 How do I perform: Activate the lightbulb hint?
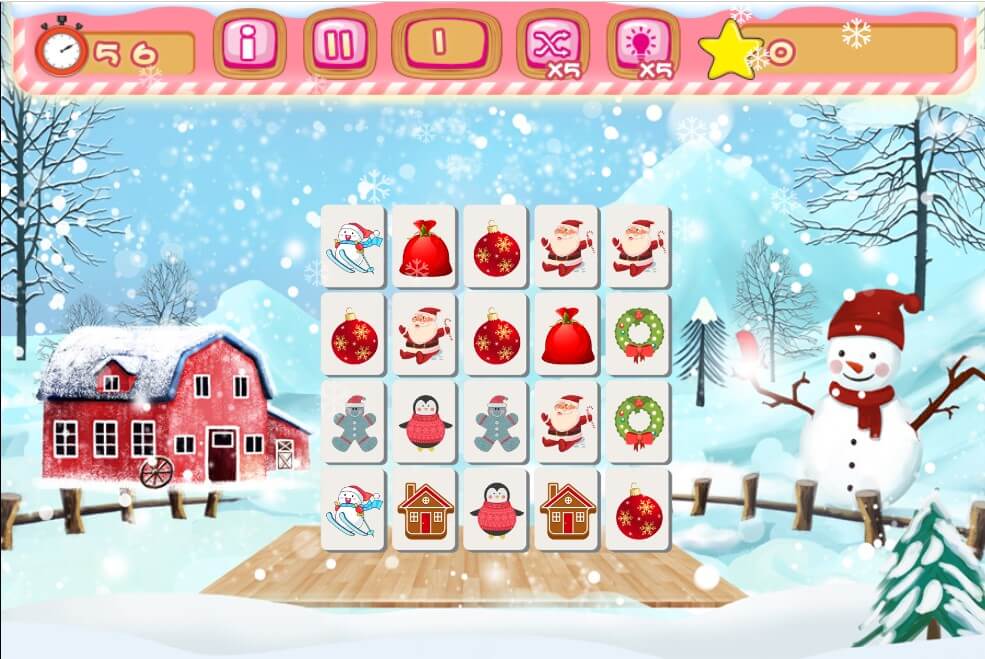coord(642,44)
